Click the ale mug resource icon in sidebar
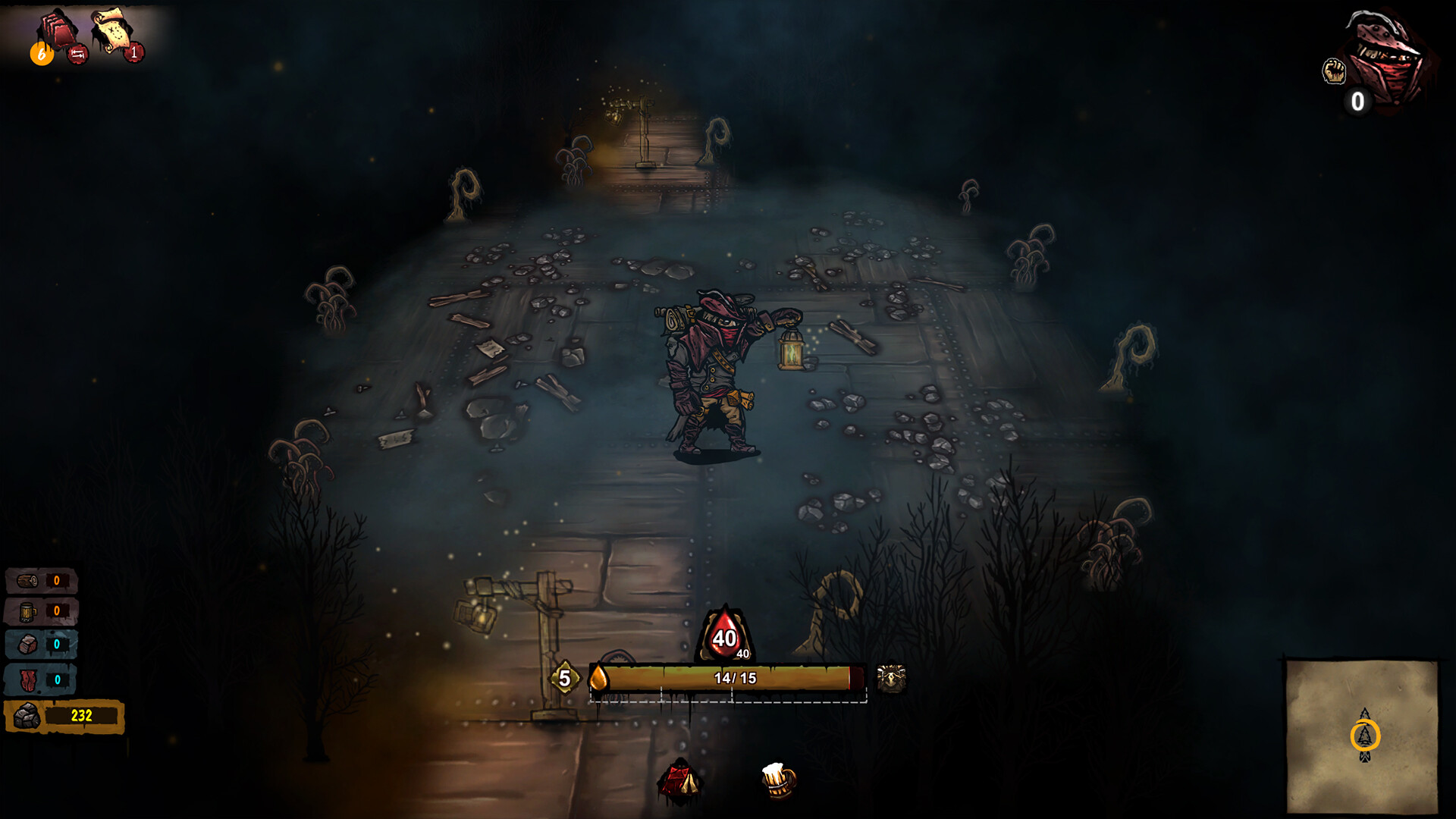This screenshot has height=819, width=1456. (x=27, y=610)
